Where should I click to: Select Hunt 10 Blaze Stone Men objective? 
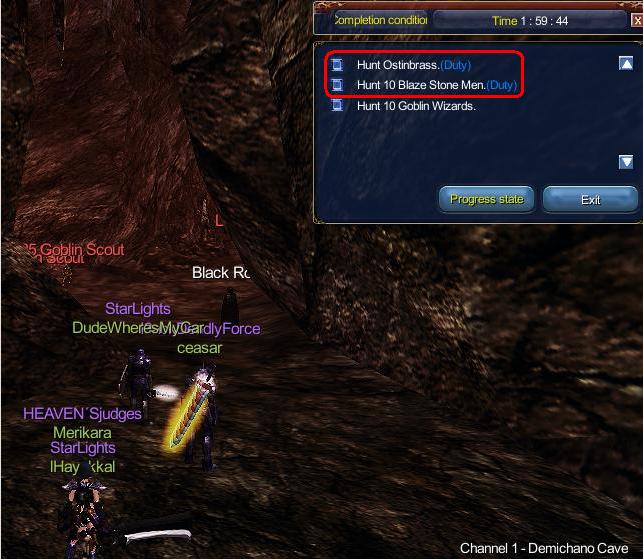click(436, 85)
